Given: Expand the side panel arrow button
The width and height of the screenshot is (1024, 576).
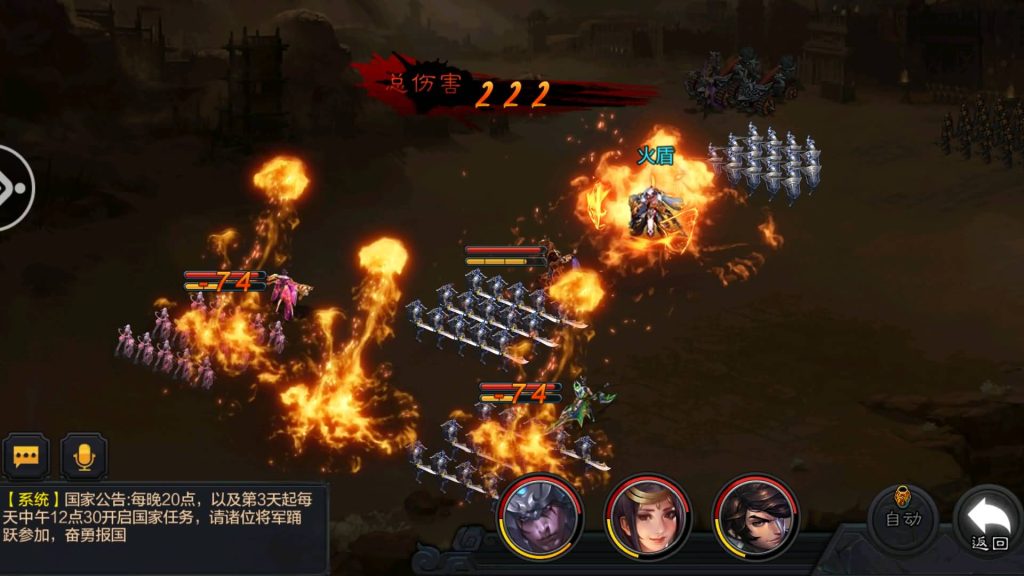Looking at the screenshot, I should click(x=12, y=188).
